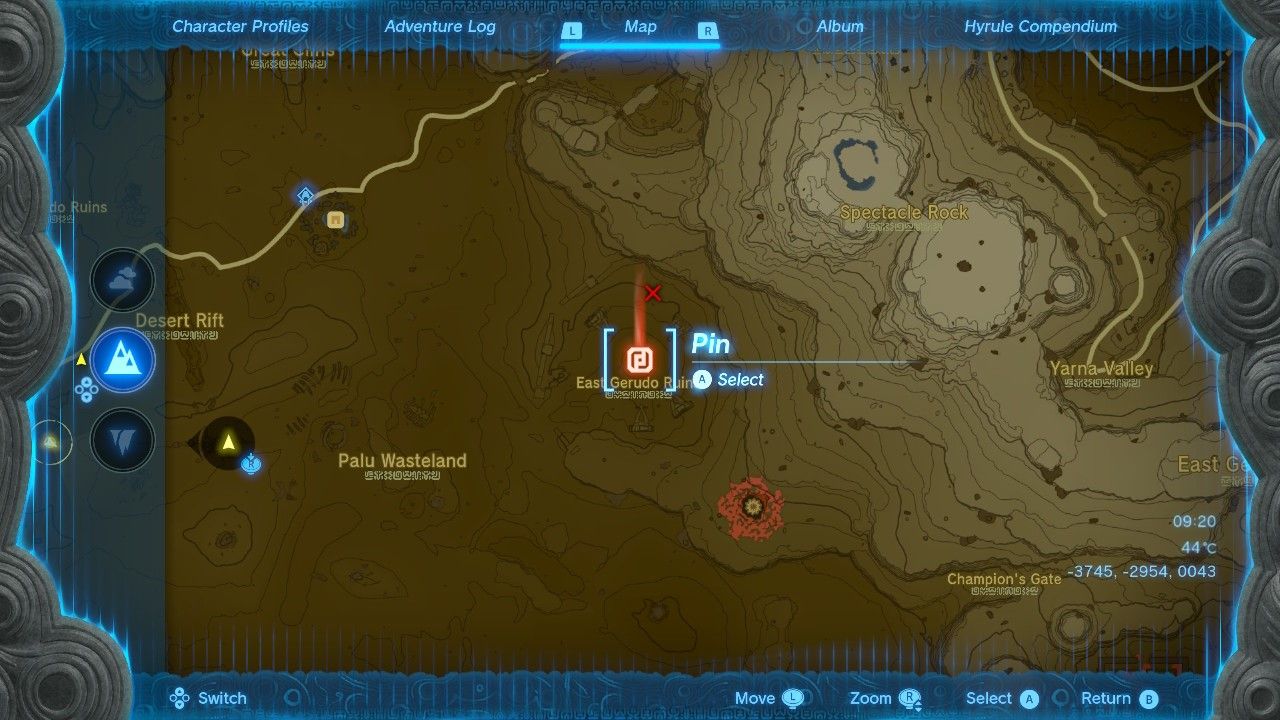Click the red X marker above East Gerudo Ruins
This screenshot has height=720, width=1280.
click(x=652, y=293)
